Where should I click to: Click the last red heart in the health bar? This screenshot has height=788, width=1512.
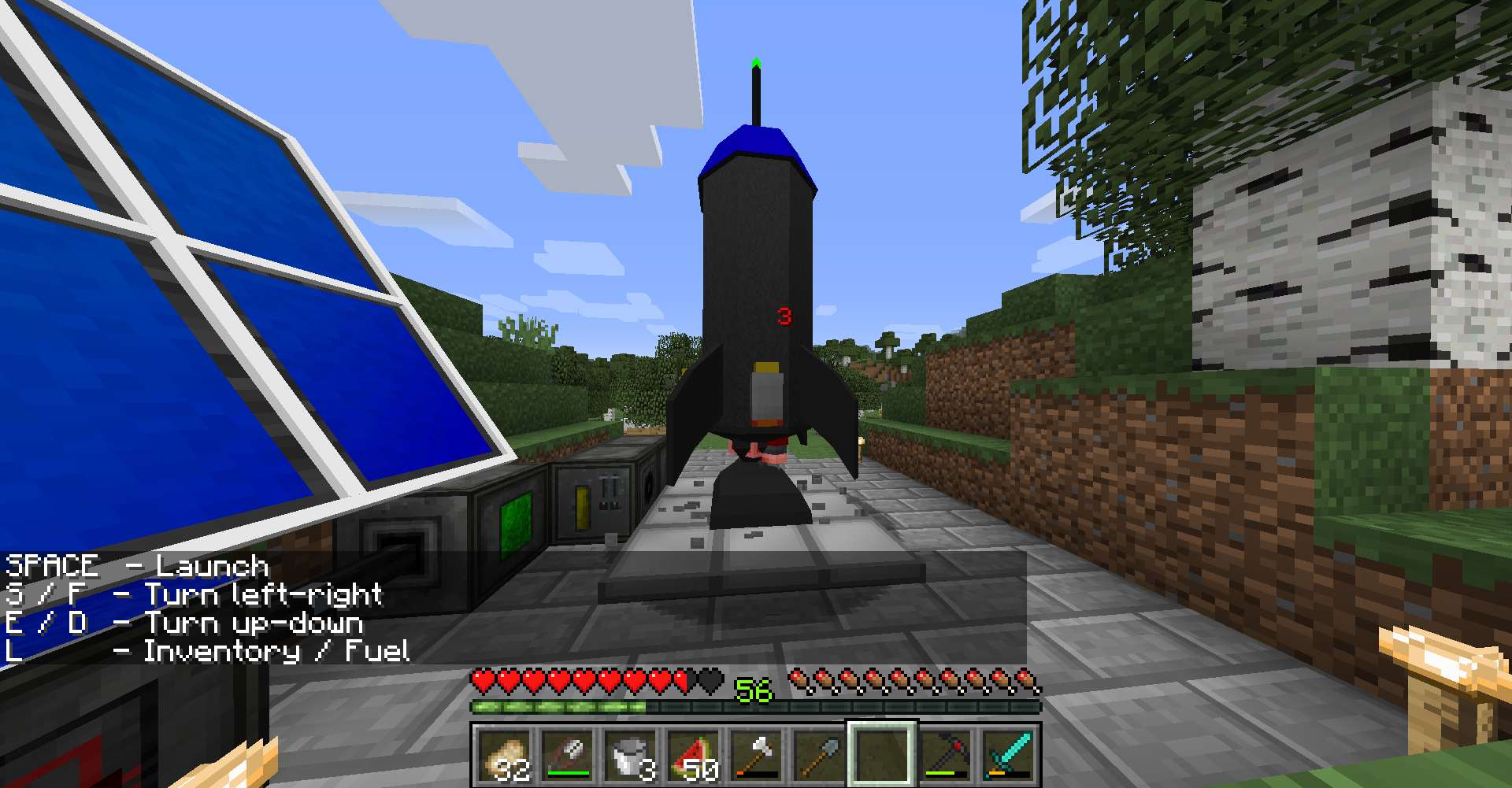pos(681,679)
